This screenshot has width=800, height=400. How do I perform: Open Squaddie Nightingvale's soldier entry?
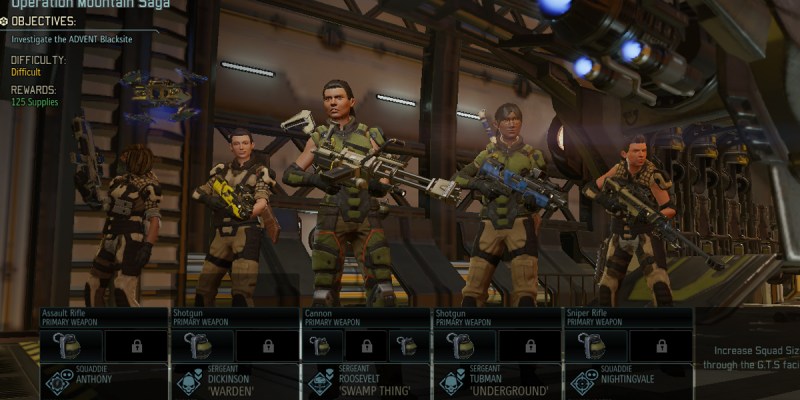(627, 382)
